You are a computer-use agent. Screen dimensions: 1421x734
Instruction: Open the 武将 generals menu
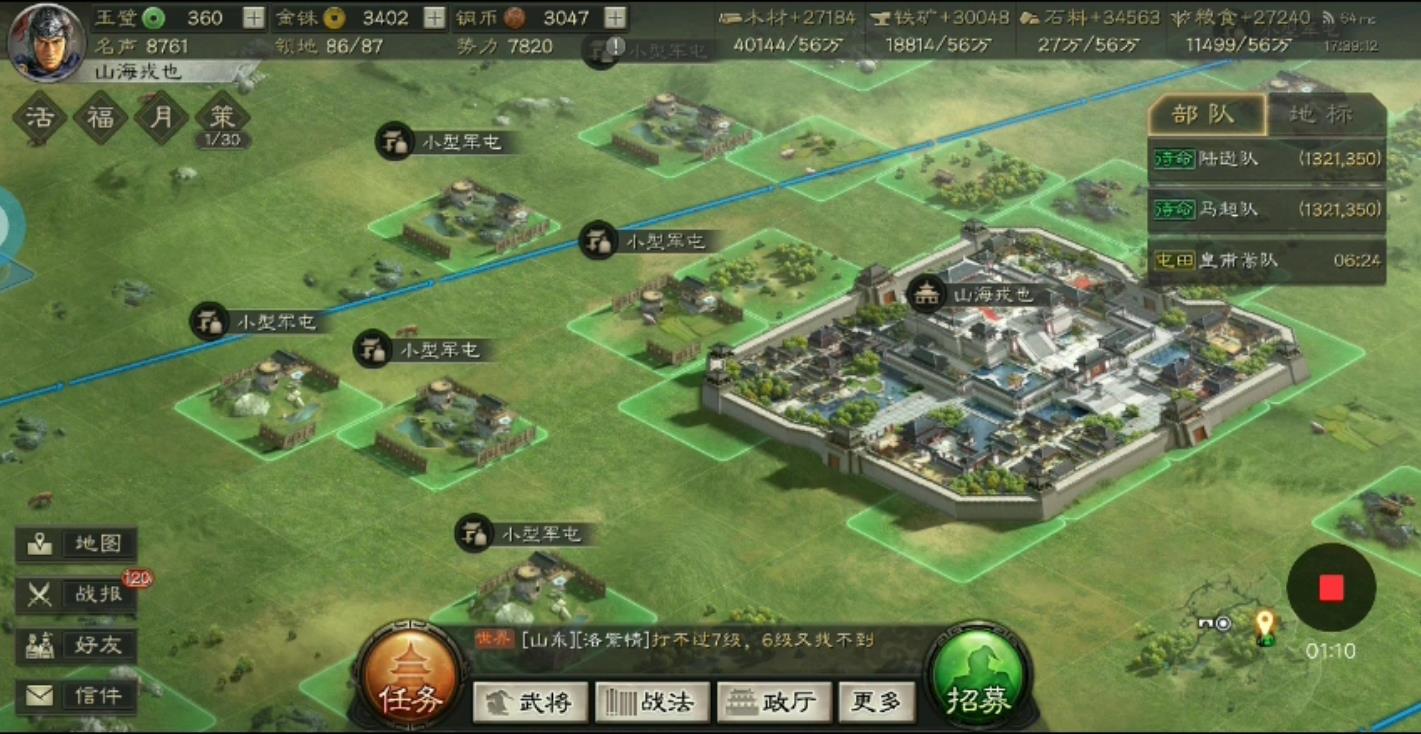click(x=528, y=702)
